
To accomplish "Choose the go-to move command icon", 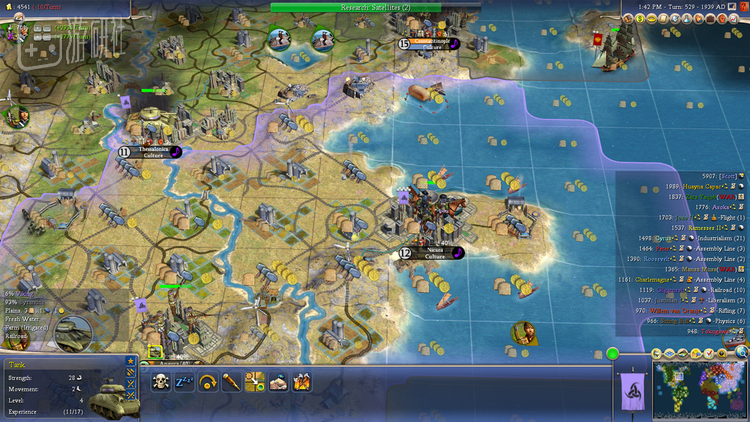I will coord(254,381).
